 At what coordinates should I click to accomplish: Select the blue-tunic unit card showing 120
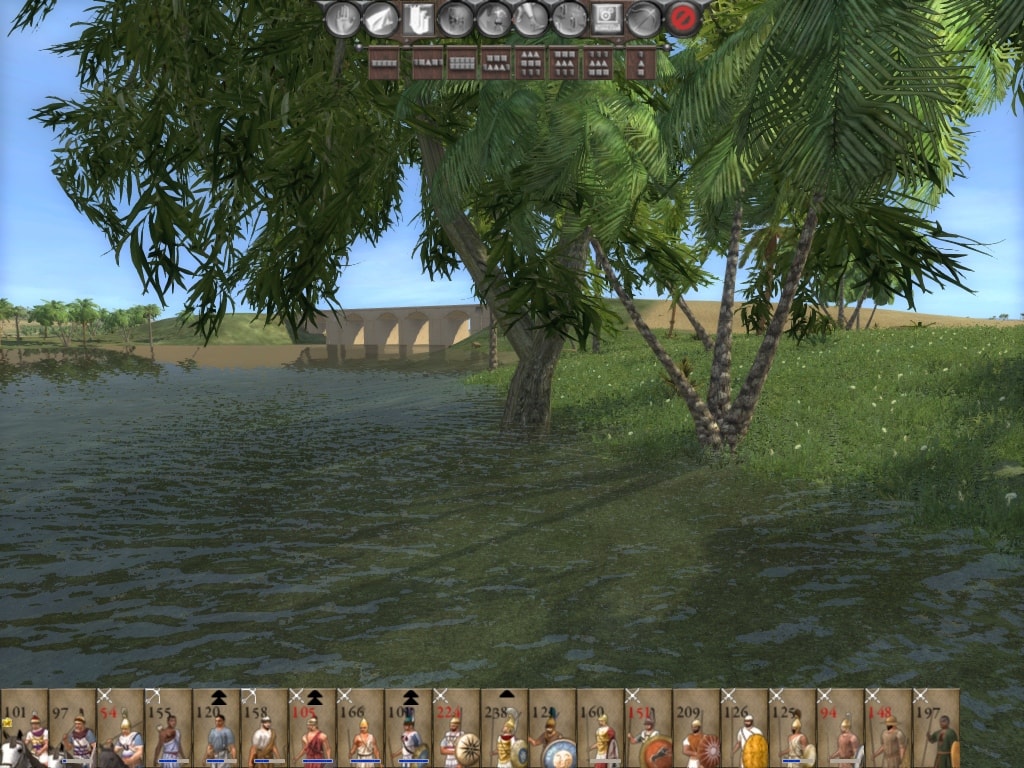tap(216, 729)
